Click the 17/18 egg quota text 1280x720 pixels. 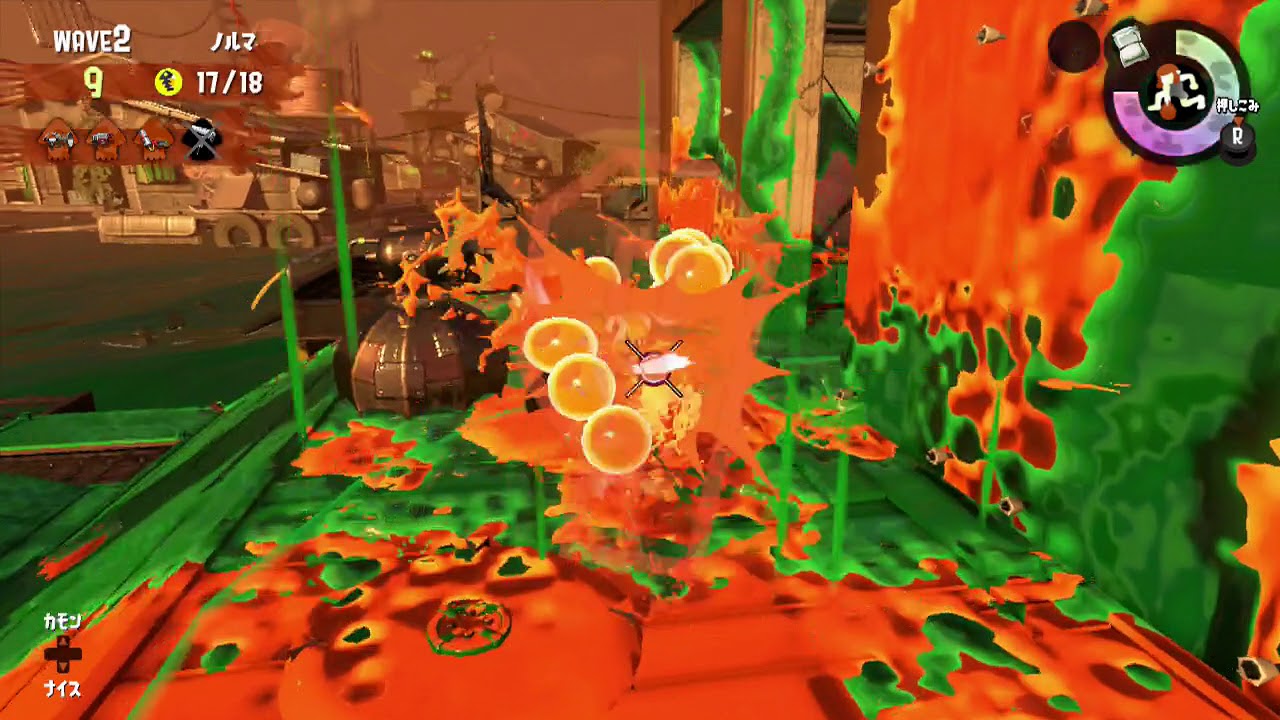tap(229, 82)
